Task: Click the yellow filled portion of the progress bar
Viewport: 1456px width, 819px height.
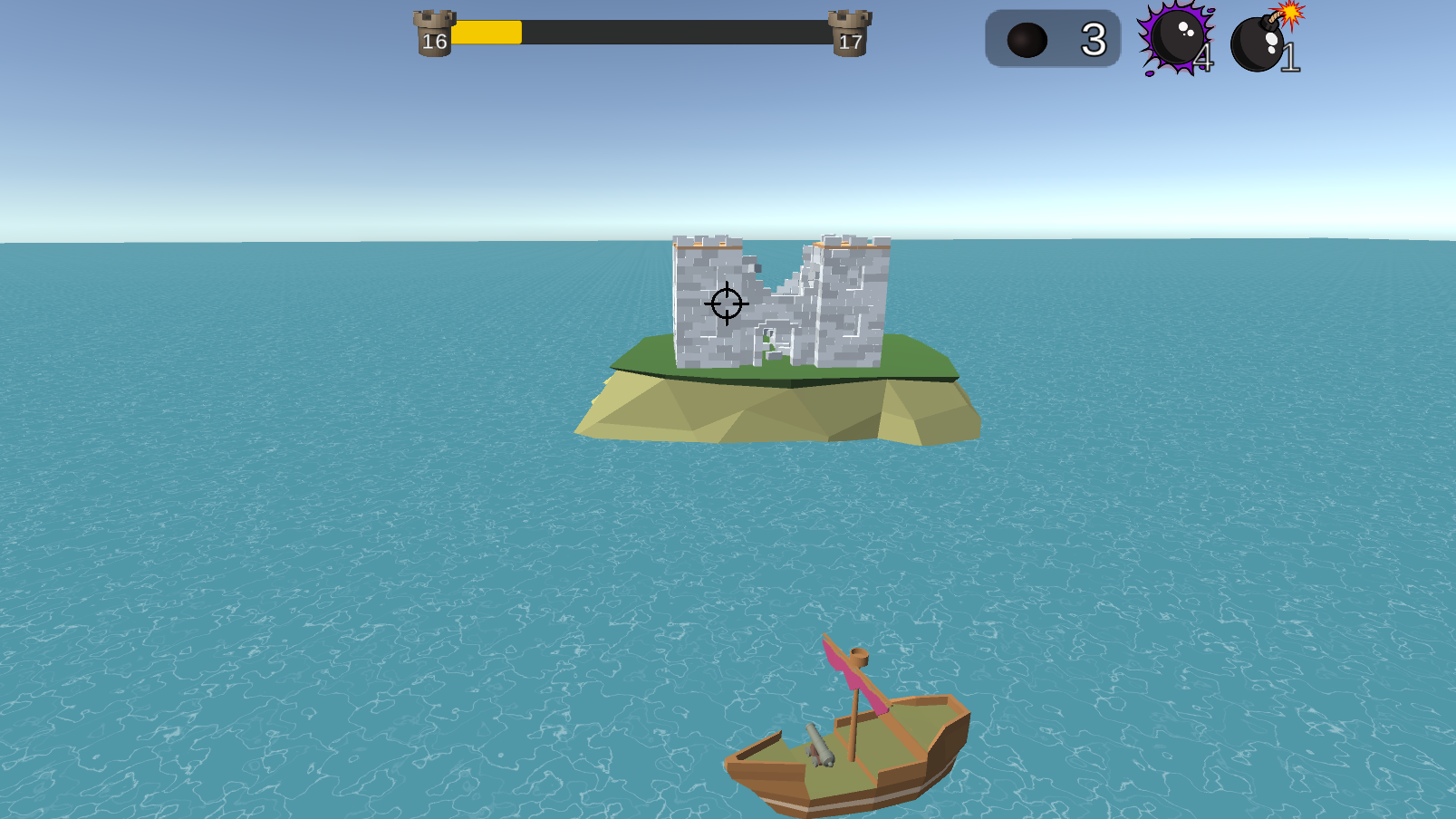Action: (485, 32)
